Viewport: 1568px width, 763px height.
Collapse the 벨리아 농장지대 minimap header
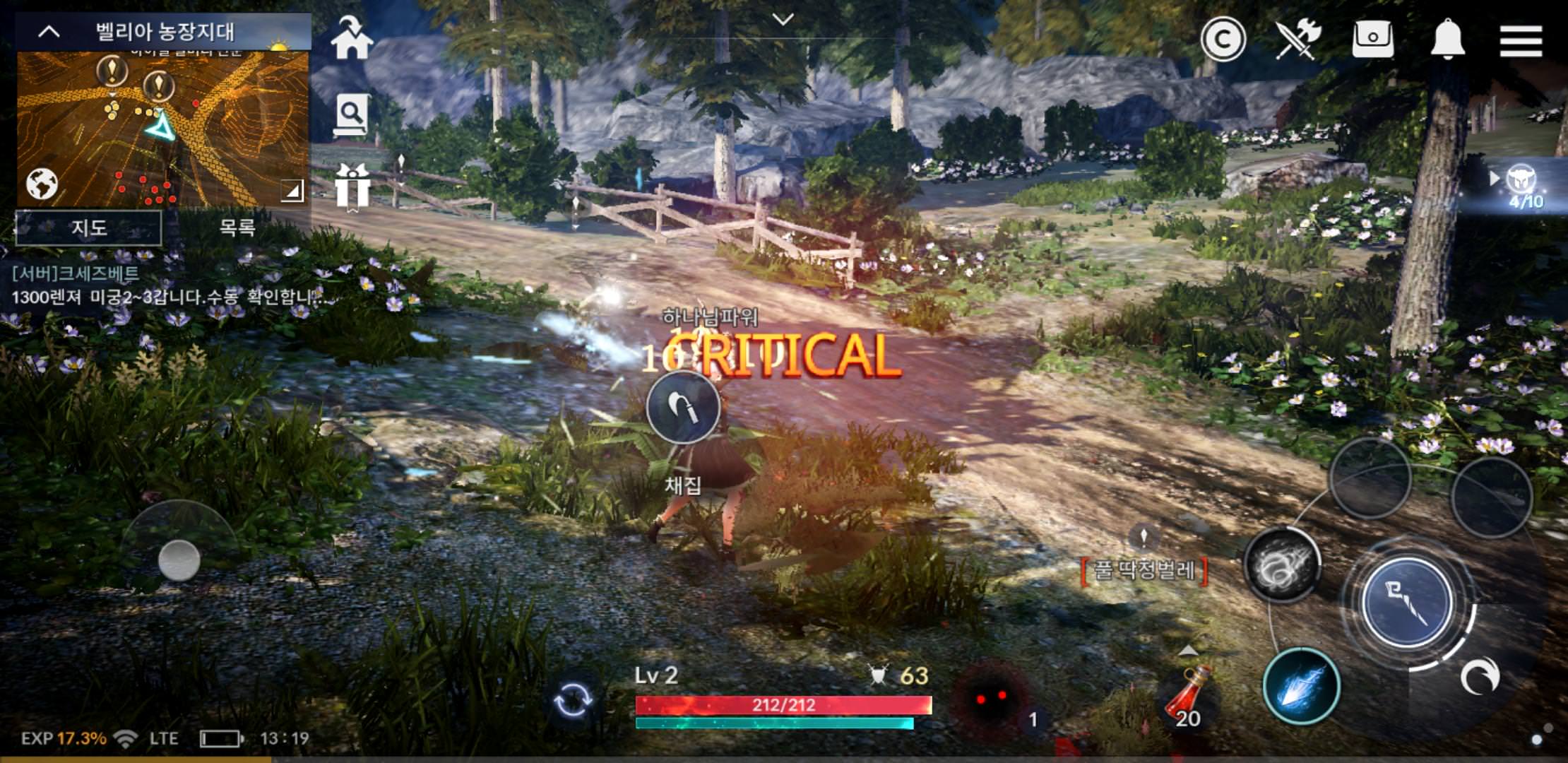pos(49,32)
